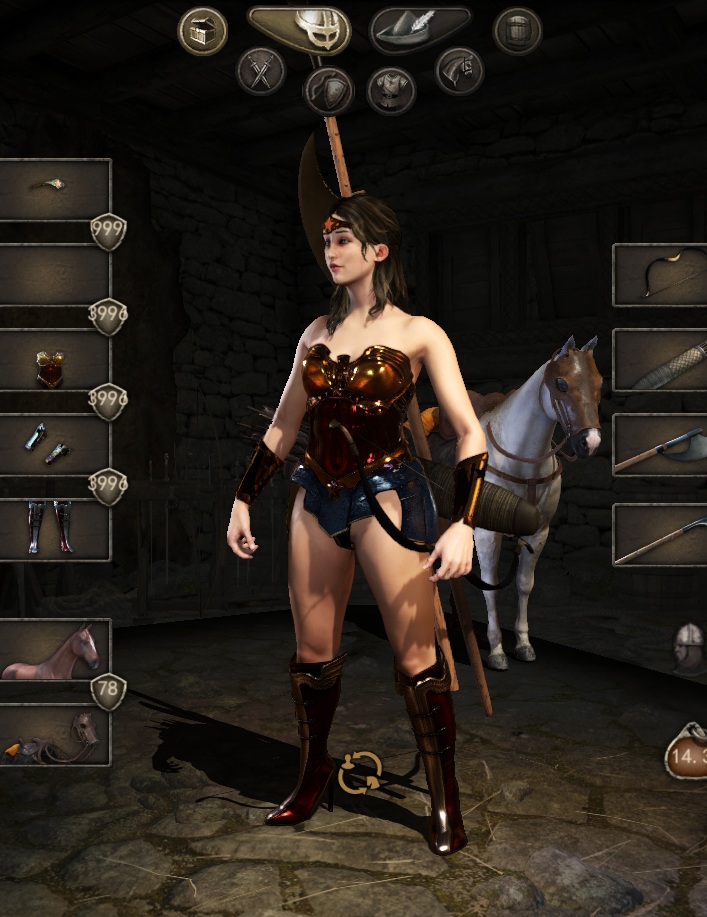Select the red-gold corset body armor slot
The image size is (707, 917).
coord(55,360)
